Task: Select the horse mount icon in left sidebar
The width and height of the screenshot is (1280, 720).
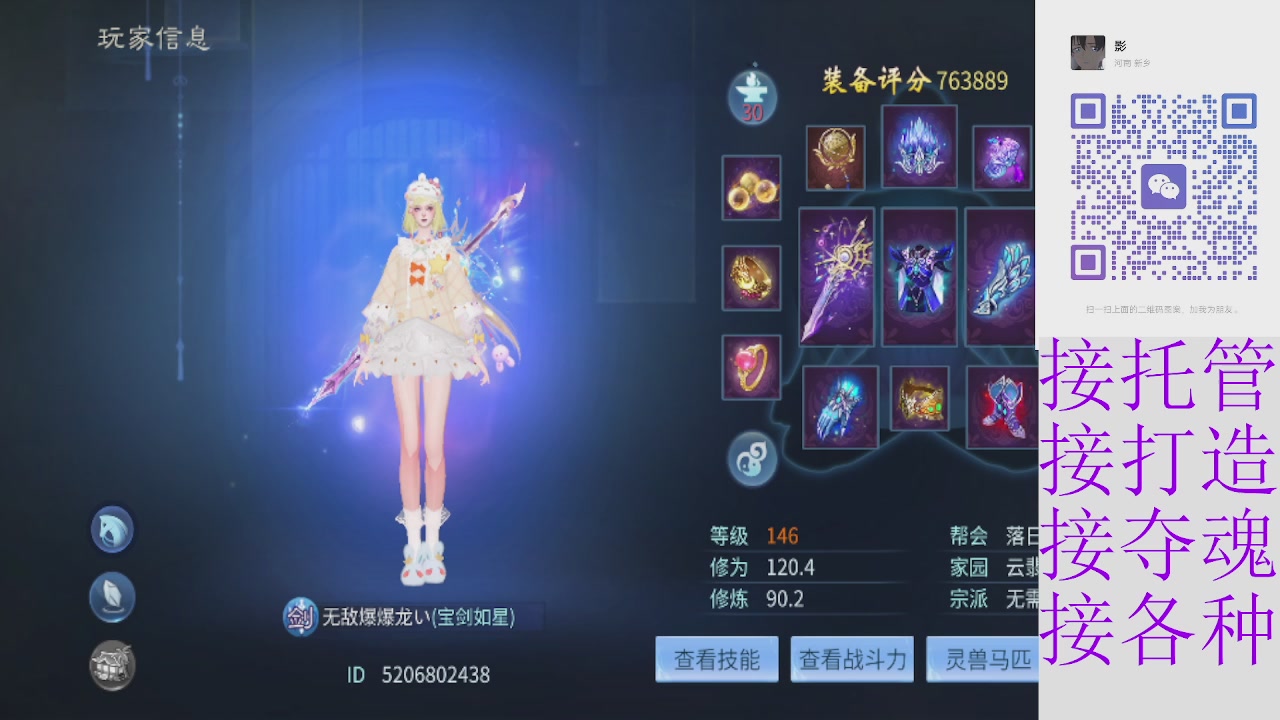Action: [111, 529]
